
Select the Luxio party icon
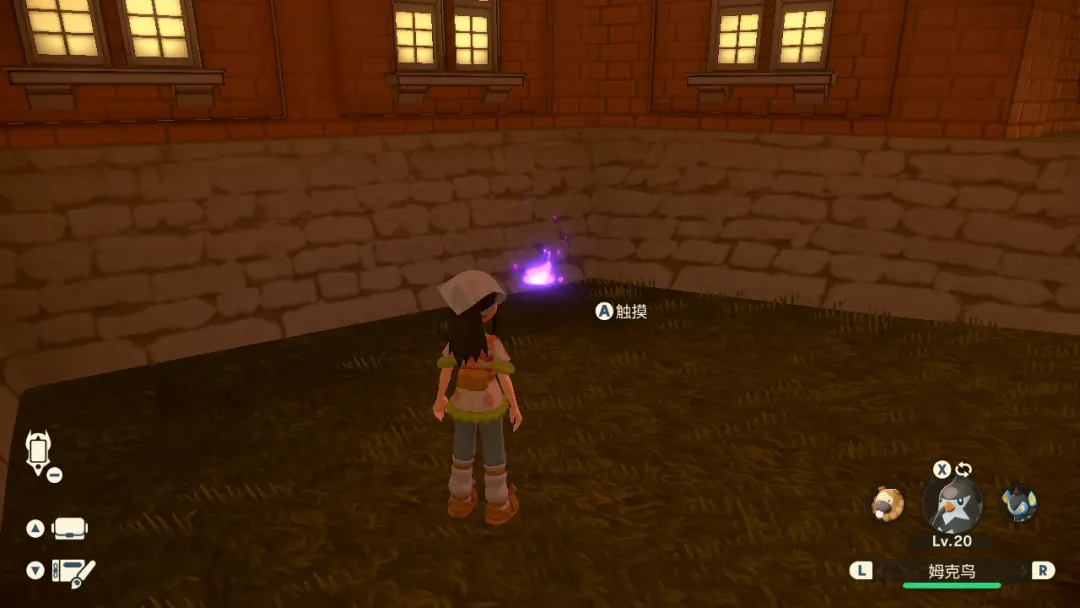1019,503
